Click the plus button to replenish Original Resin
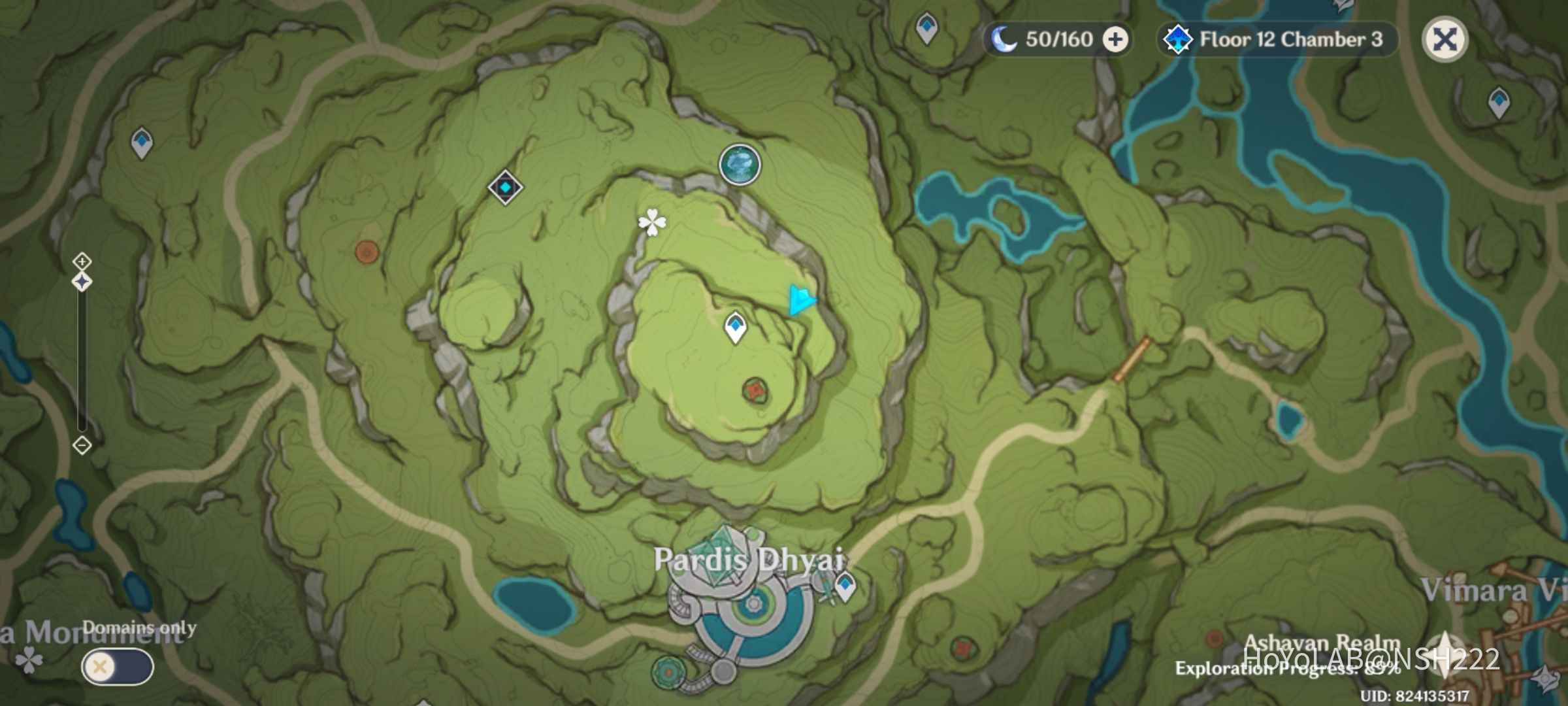The image size is (1568, 706). (1116, 39)
